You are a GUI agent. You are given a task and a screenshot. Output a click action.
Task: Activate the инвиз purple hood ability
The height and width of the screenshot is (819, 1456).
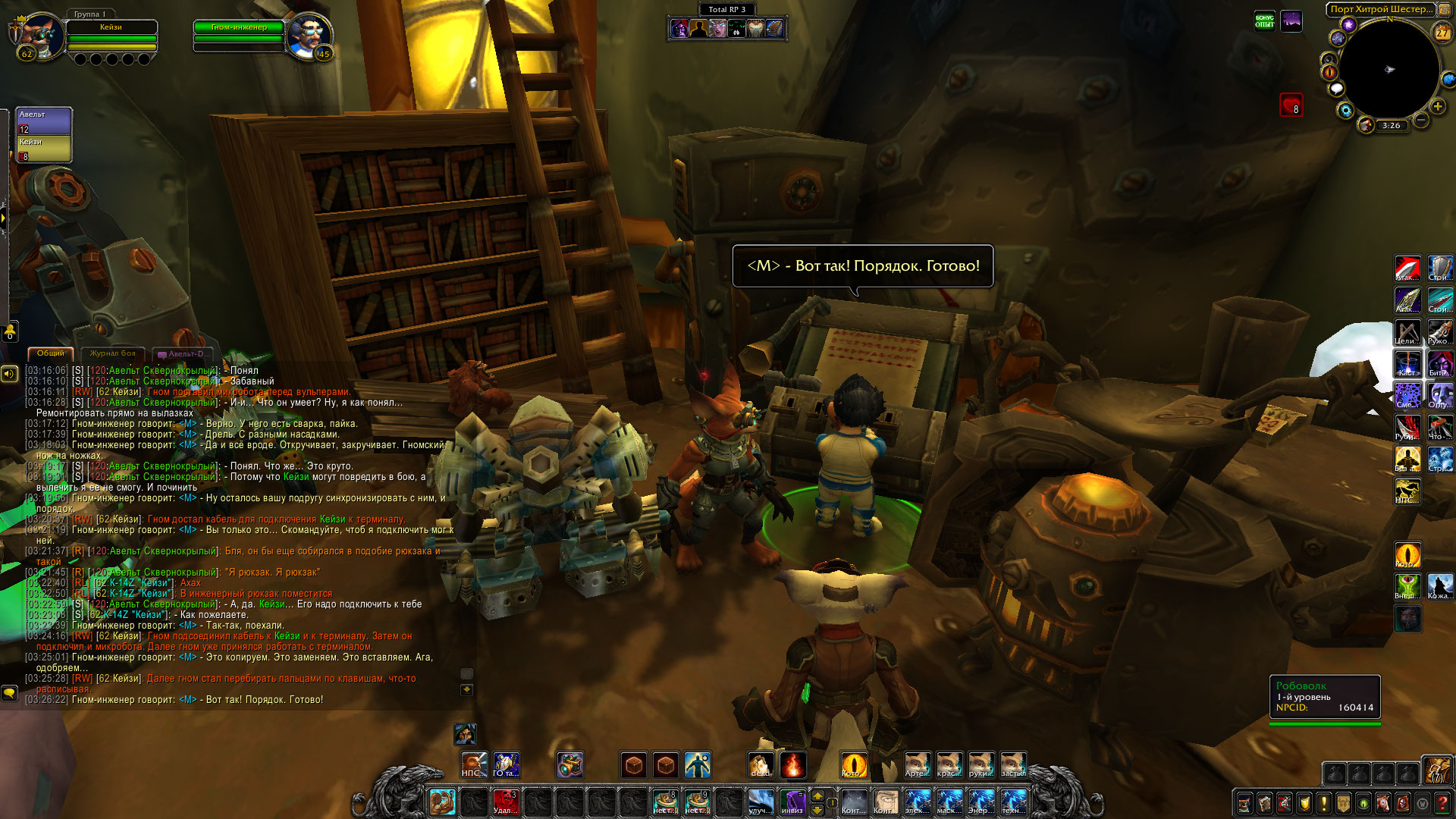click(793, 802)
